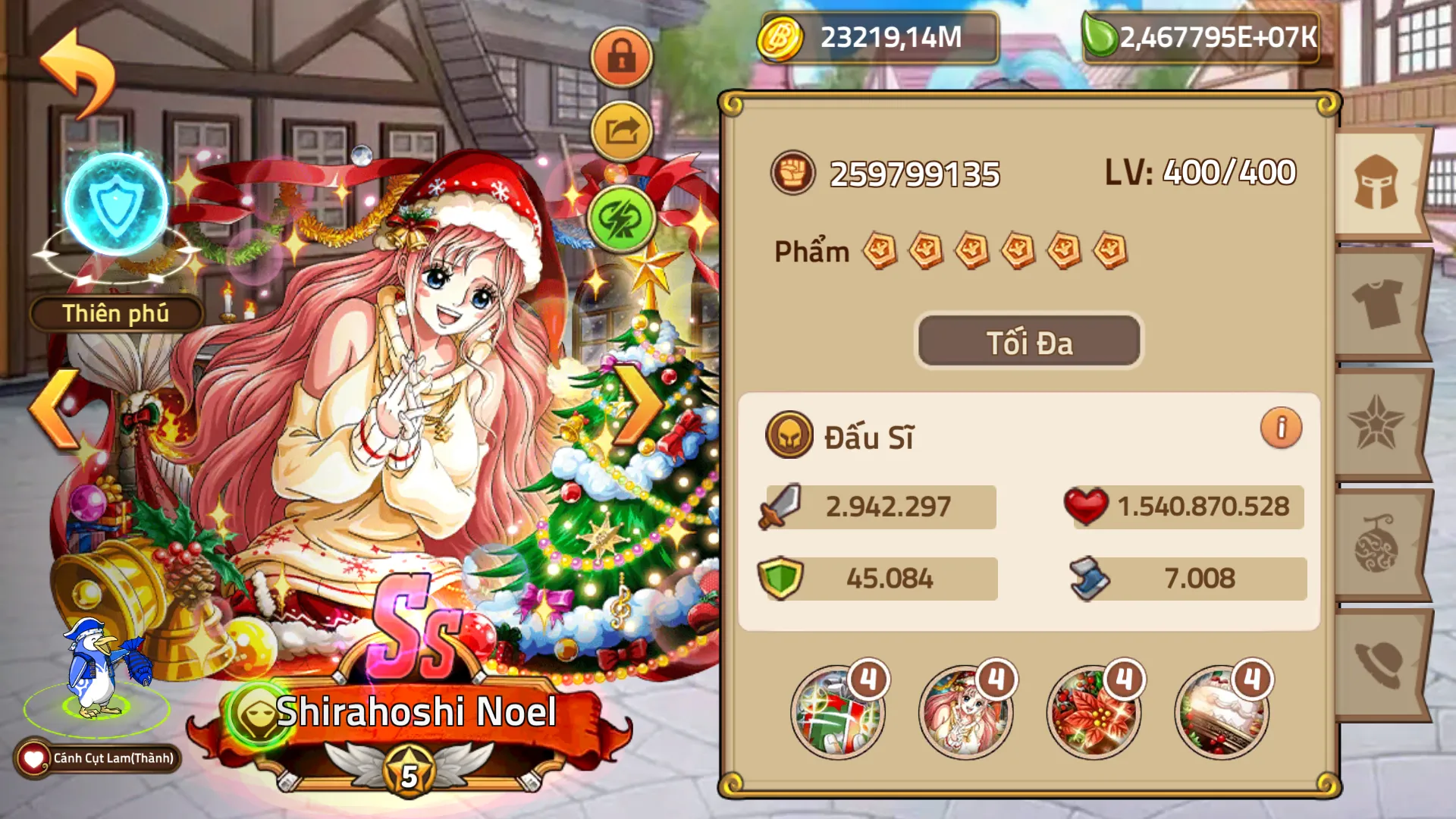Click the share arrow icon
1456x819 pixels.
pyautogui.click(x=622, y=130)
